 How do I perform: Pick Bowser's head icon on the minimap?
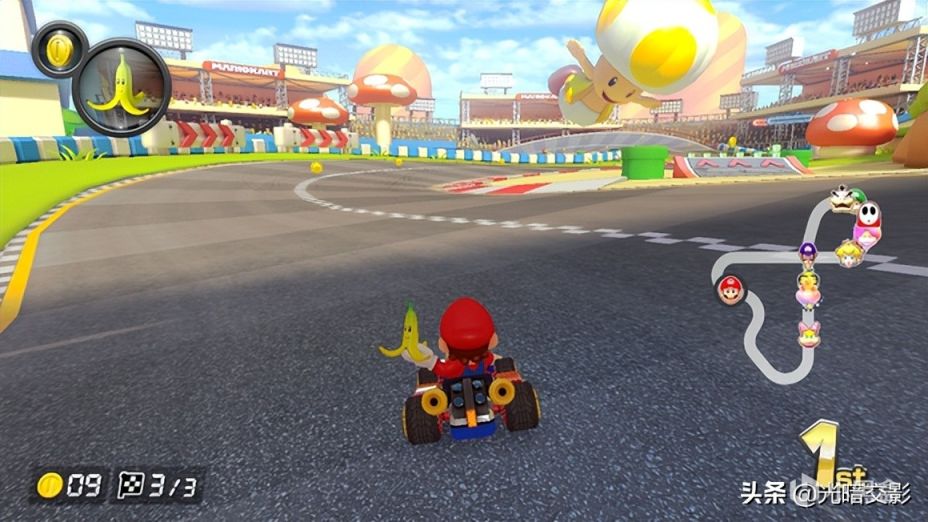coord(840,198)
